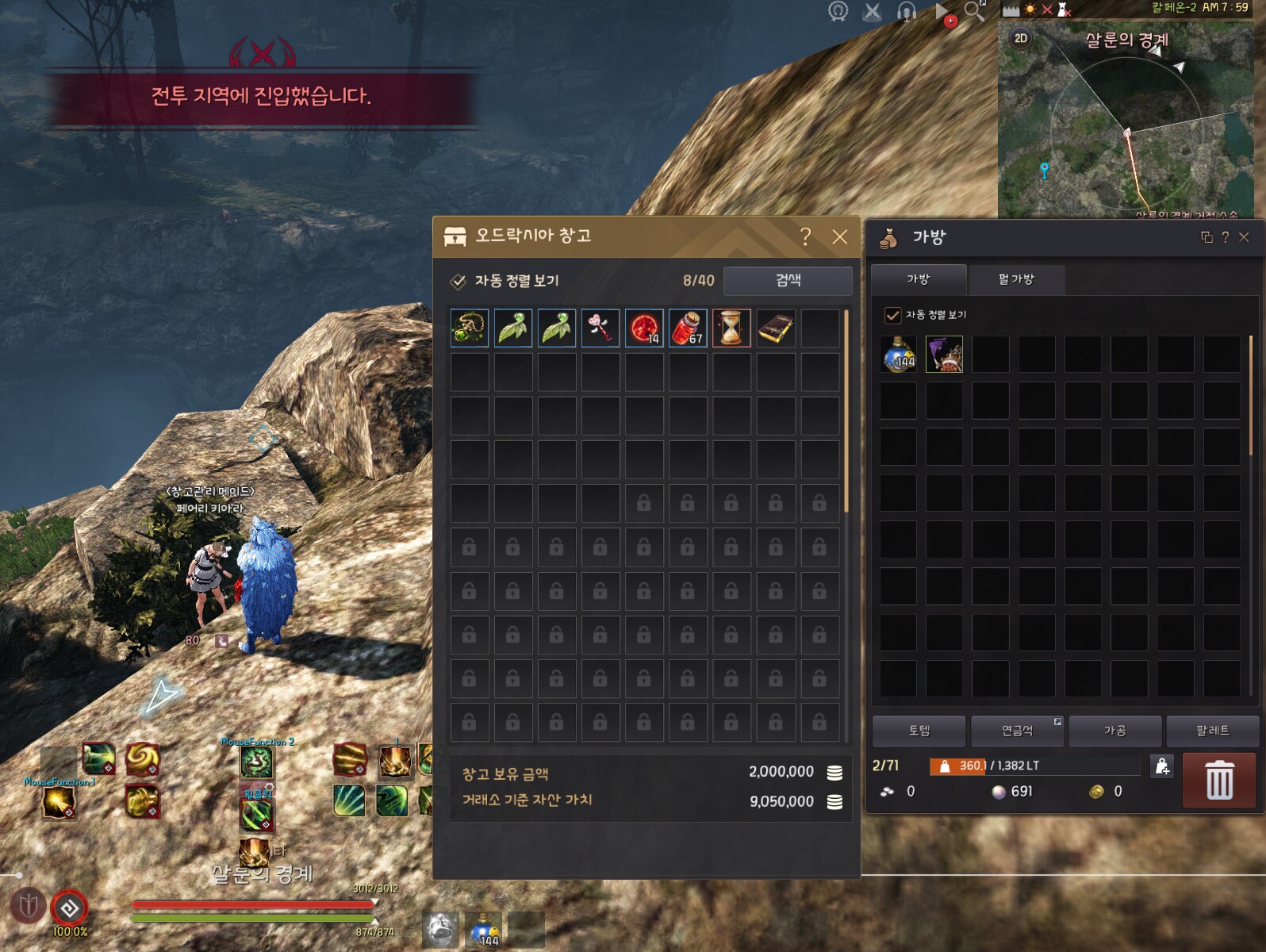Open the trash can icon in the bag window
1266x952 pixels.
point(1219,780)
